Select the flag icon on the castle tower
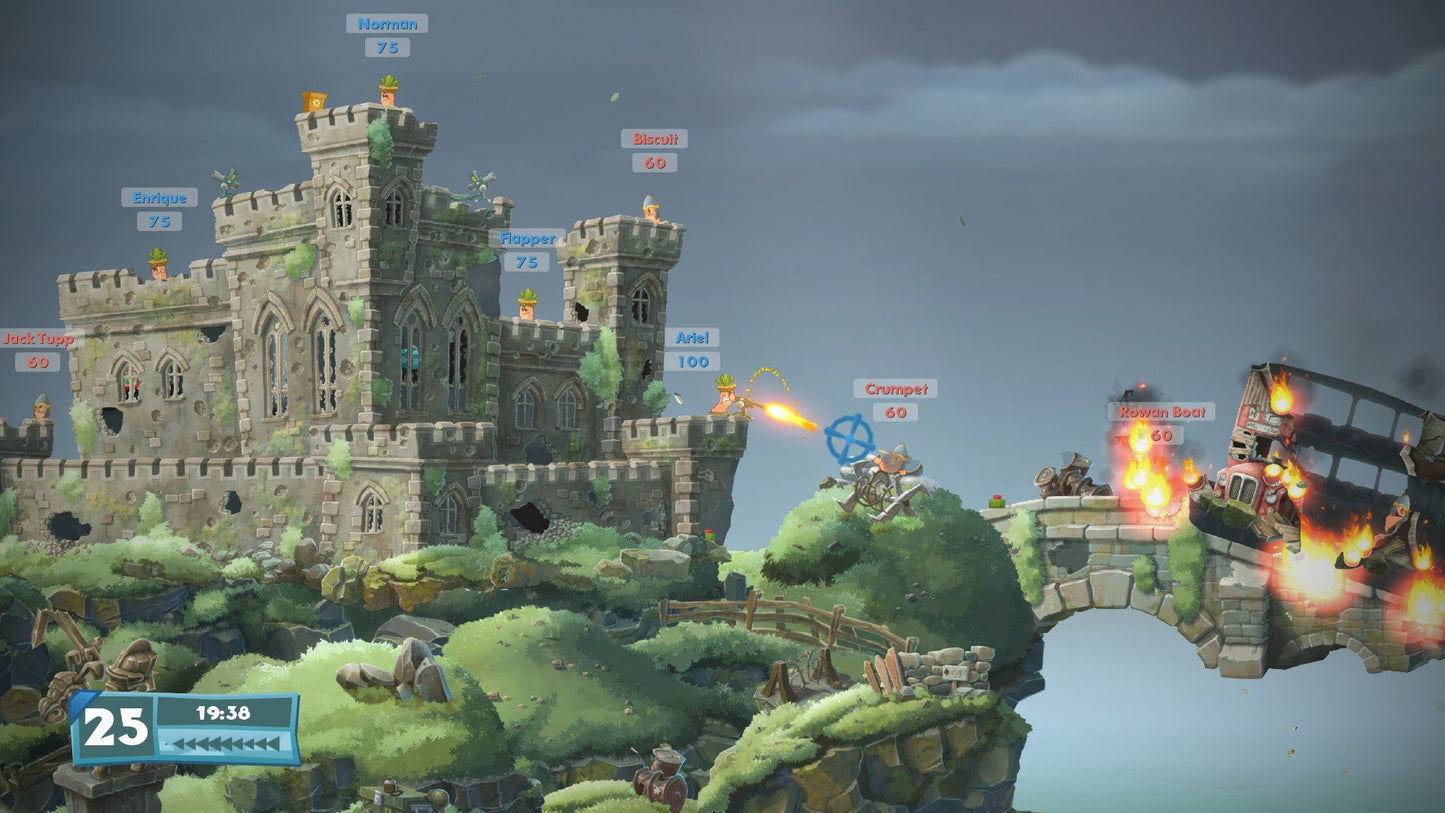The image size is (1445, 813). (x=313, y=101)
